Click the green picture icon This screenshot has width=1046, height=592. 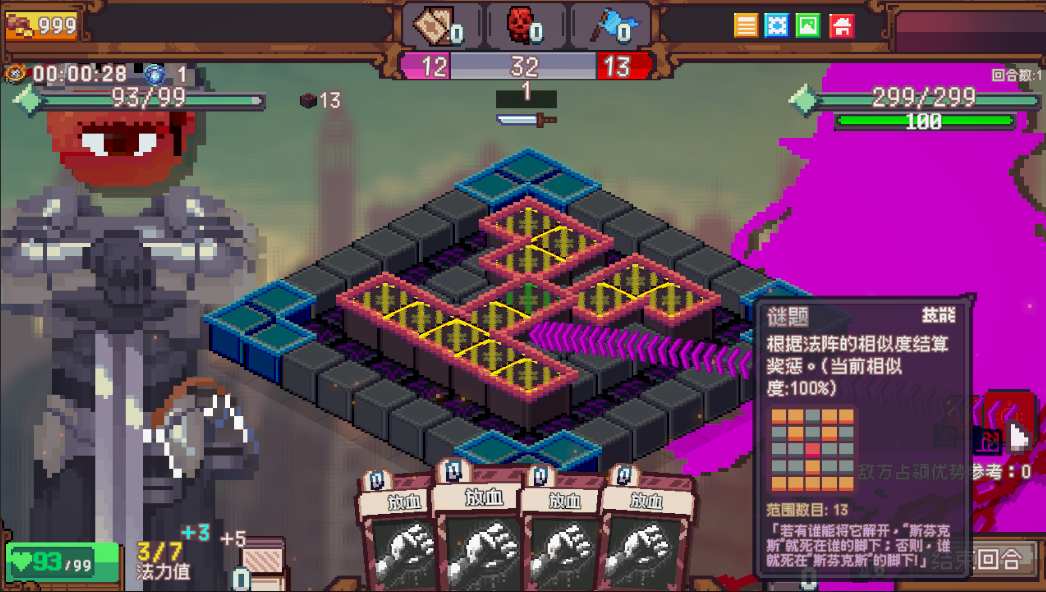[810, 25]
